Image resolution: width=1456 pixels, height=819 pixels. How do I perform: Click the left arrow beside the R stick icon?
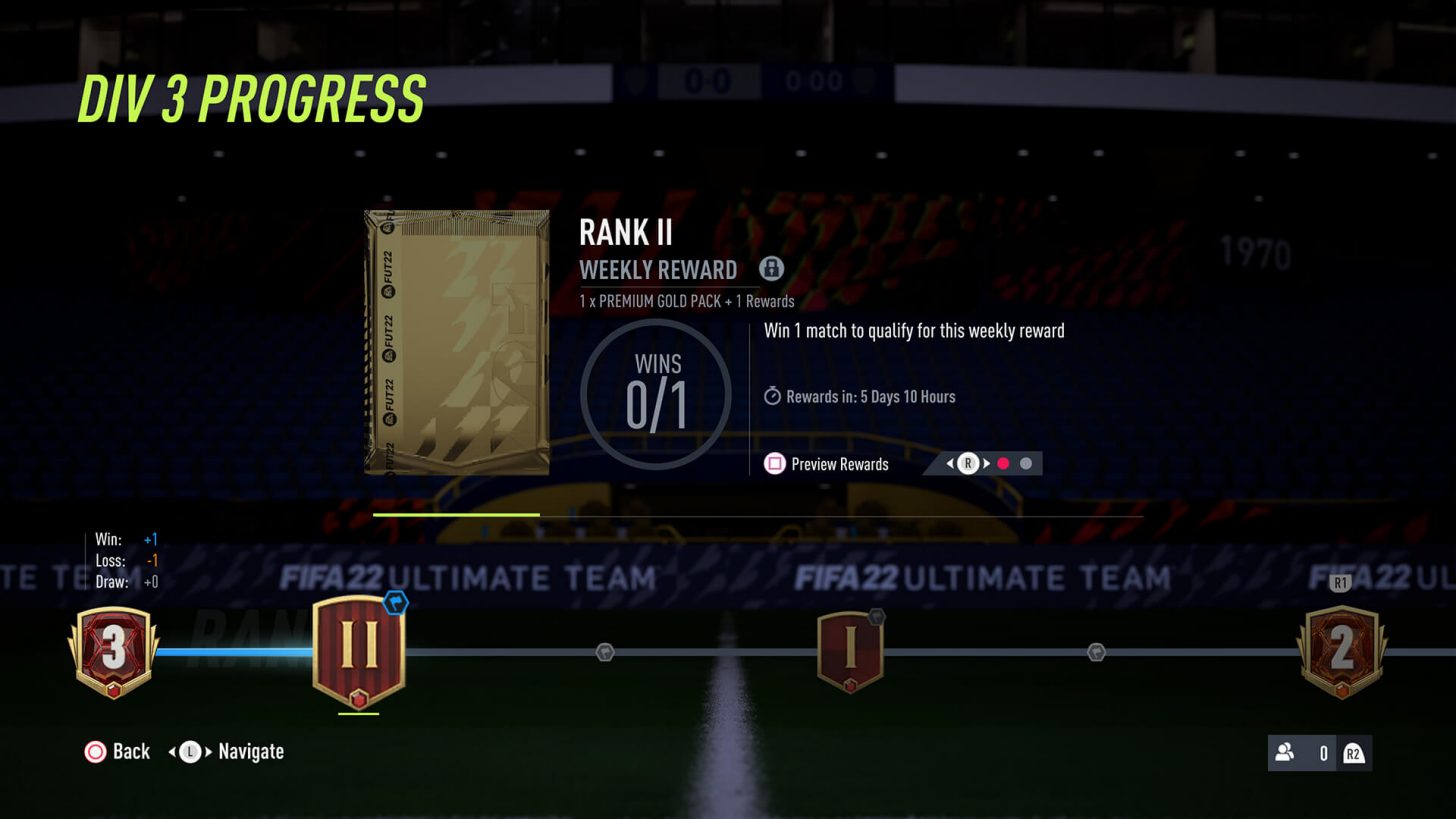point(949,463)
